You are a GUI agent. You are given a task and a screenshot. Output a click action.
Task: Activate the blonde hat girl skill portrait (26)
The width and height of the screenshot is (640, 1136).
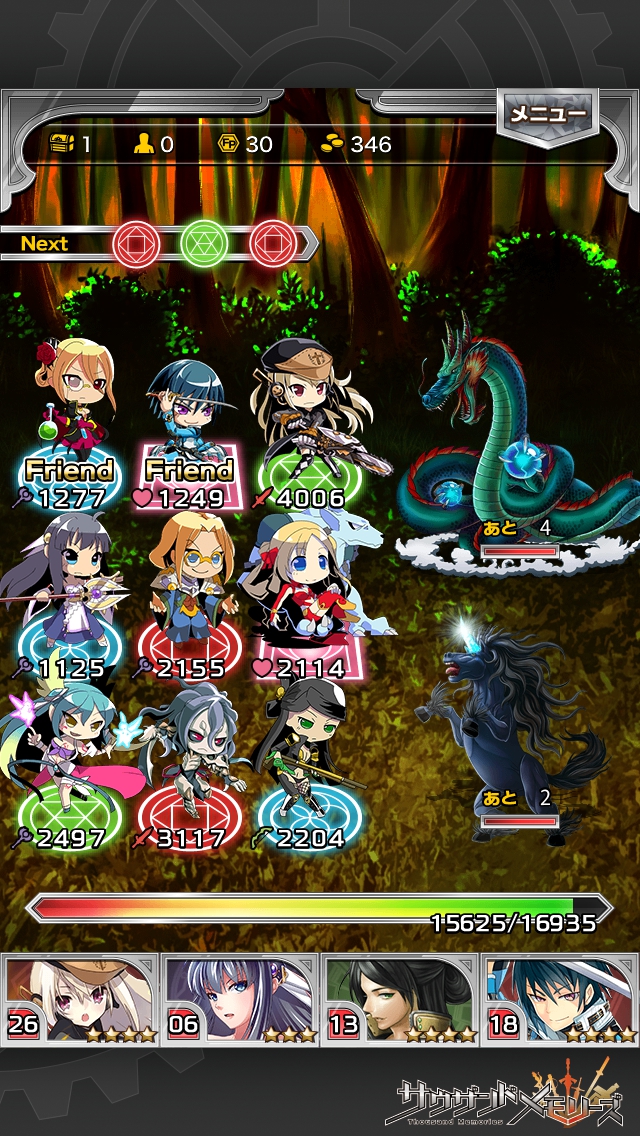tap(81, 998)
